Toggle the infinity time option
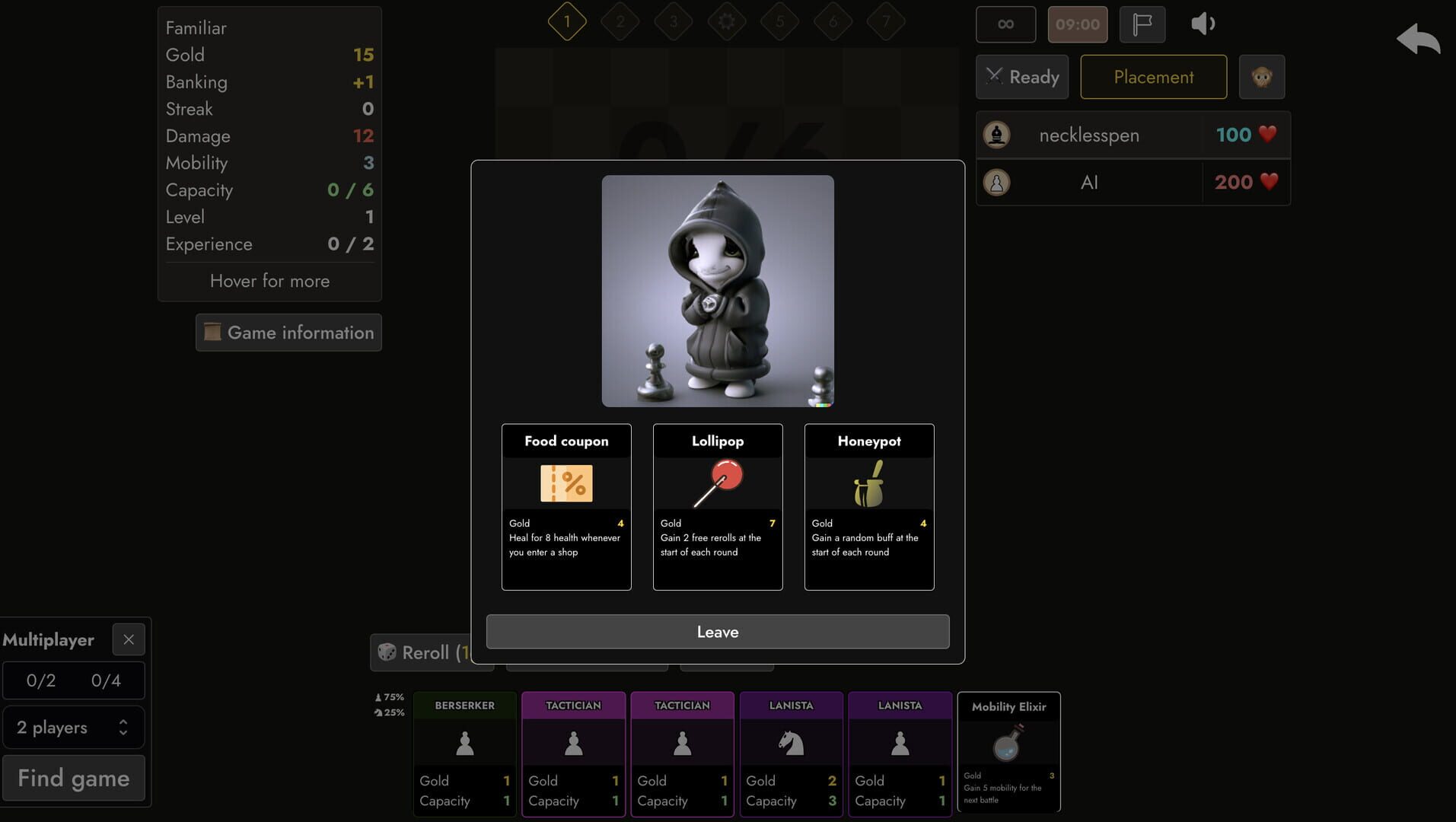1456x822 pixels. coord(1005,24)
